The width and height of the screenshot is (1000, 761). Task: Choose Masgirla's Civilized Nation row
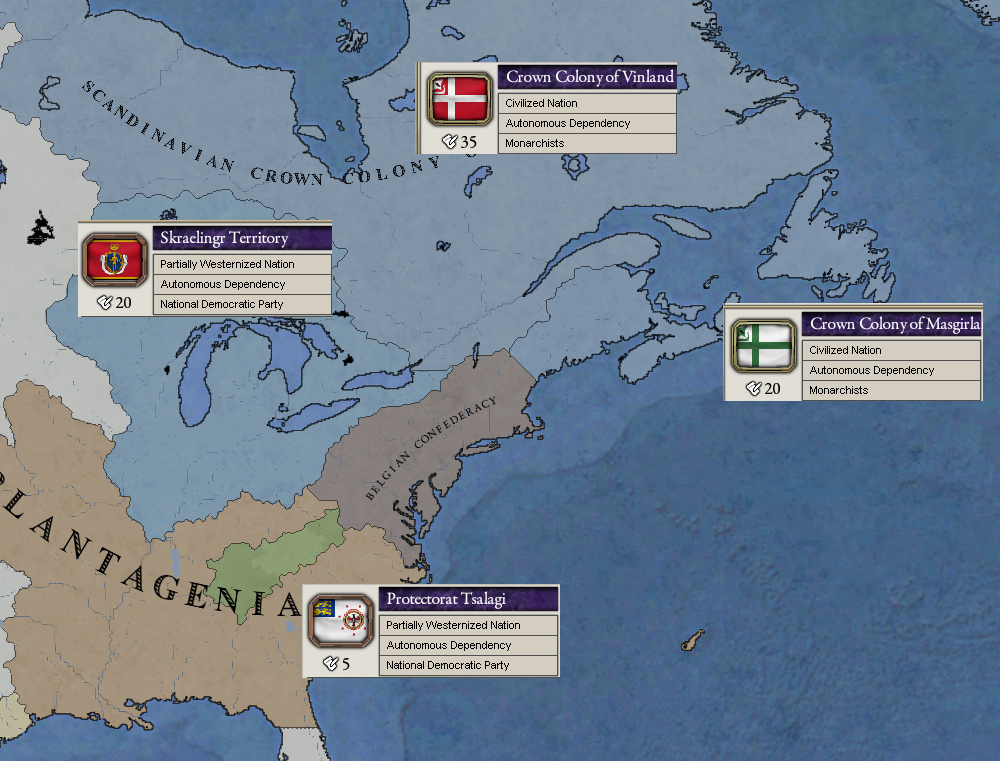click(892, 350)
